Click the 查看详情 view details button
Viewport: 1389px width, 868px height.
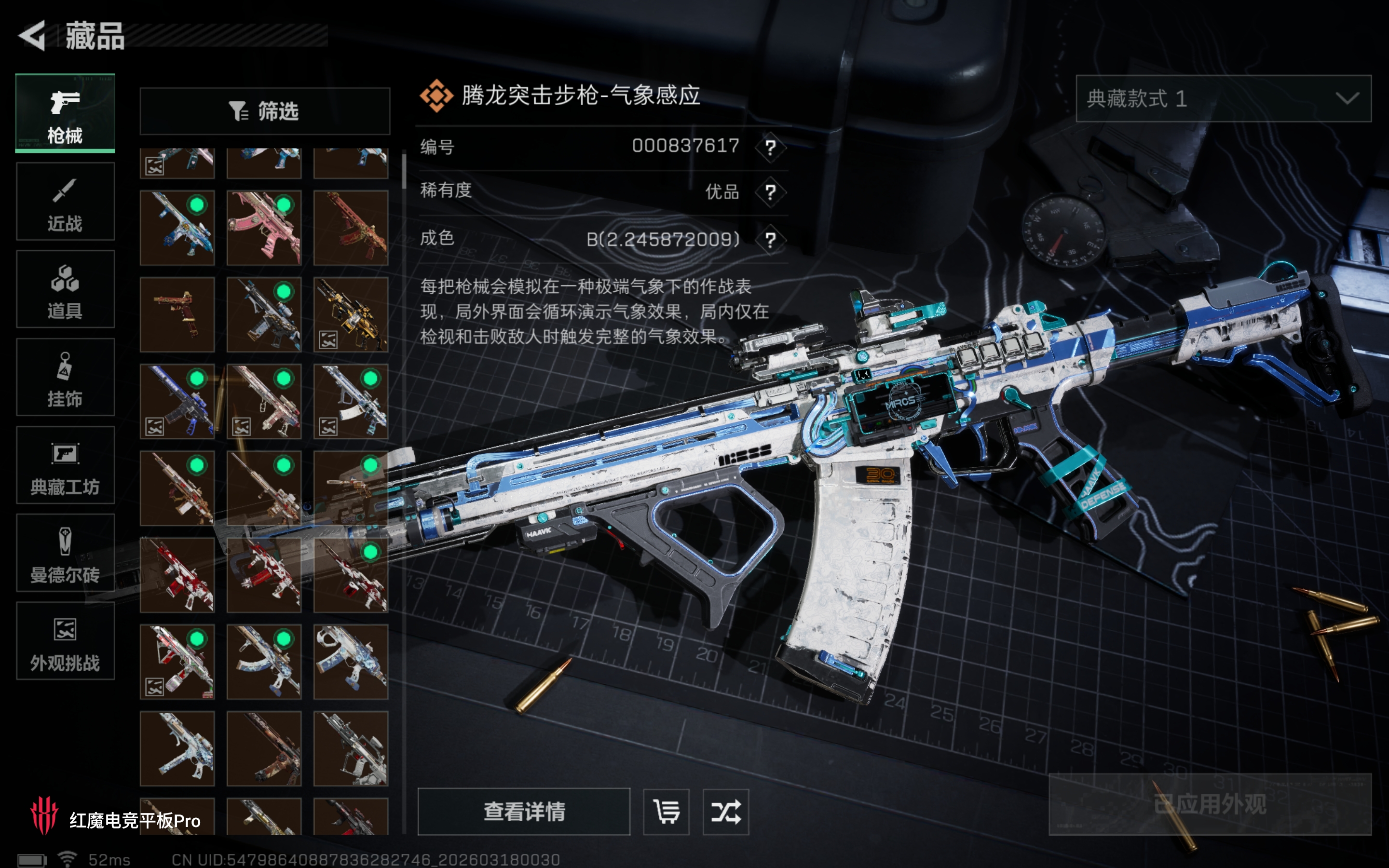click(x=523, y=811)
